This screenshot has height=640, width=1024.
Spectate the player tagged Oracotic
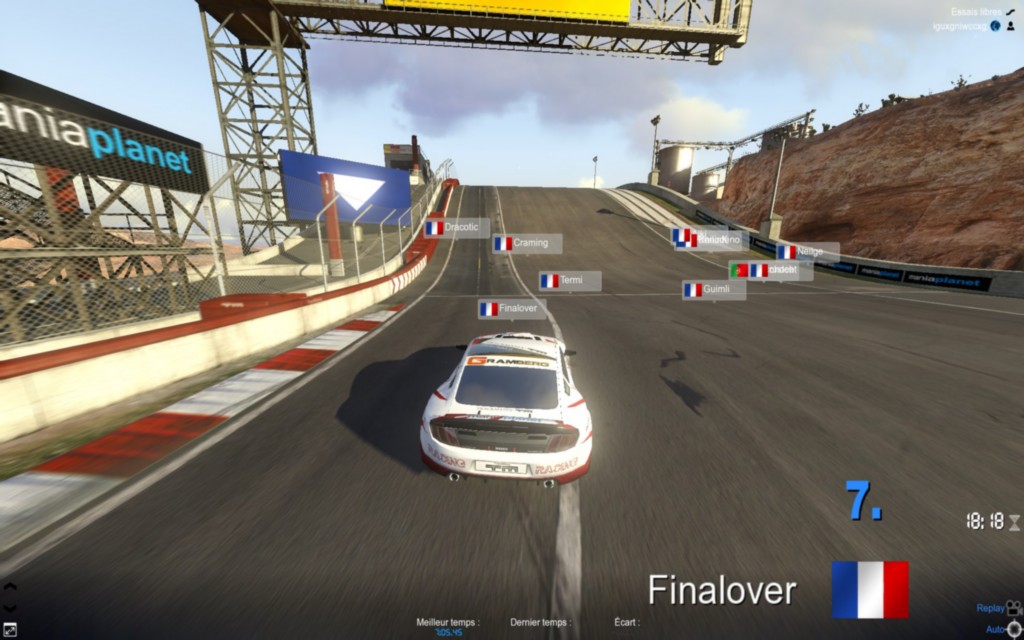[x=456, y=228]
